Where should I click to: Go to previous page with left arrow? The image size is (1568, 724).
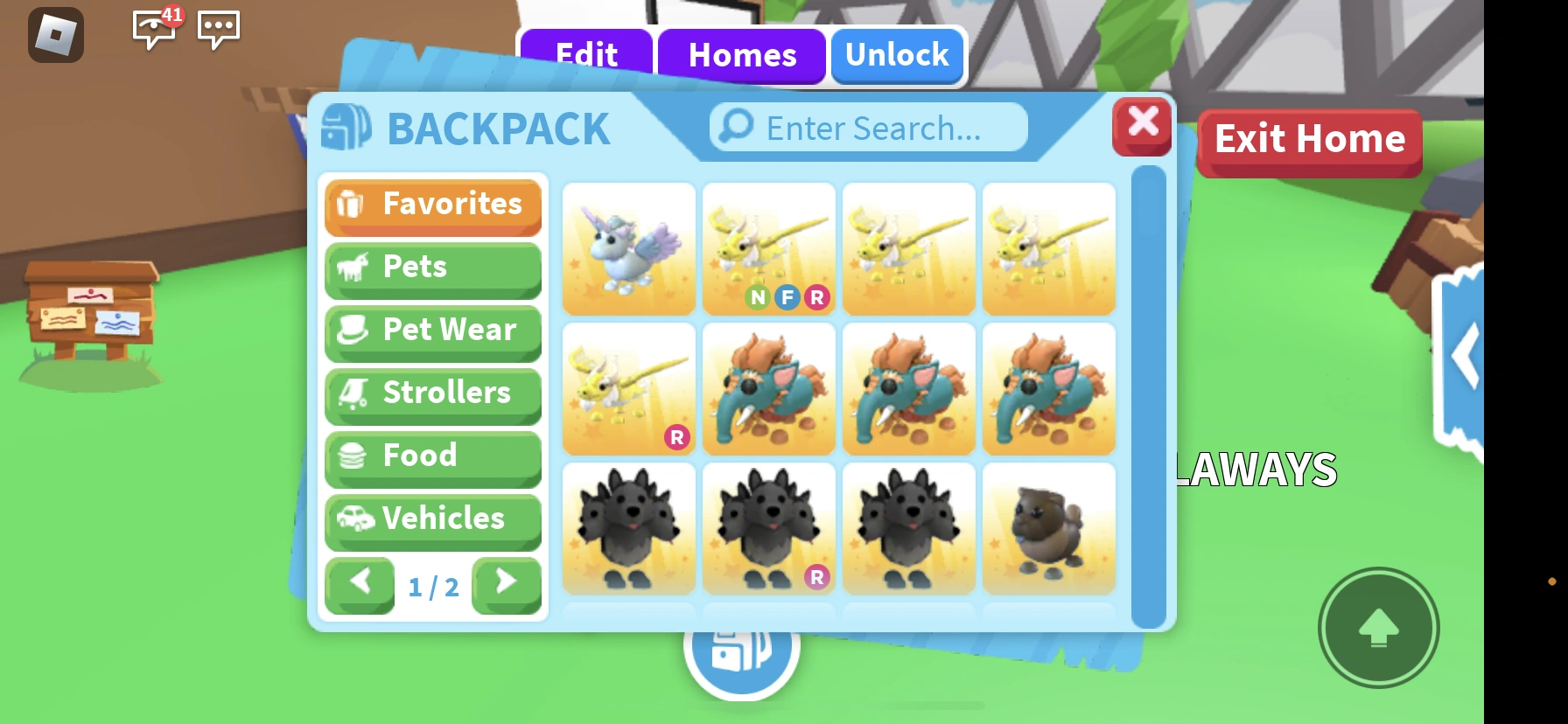(x=360, y=584)
